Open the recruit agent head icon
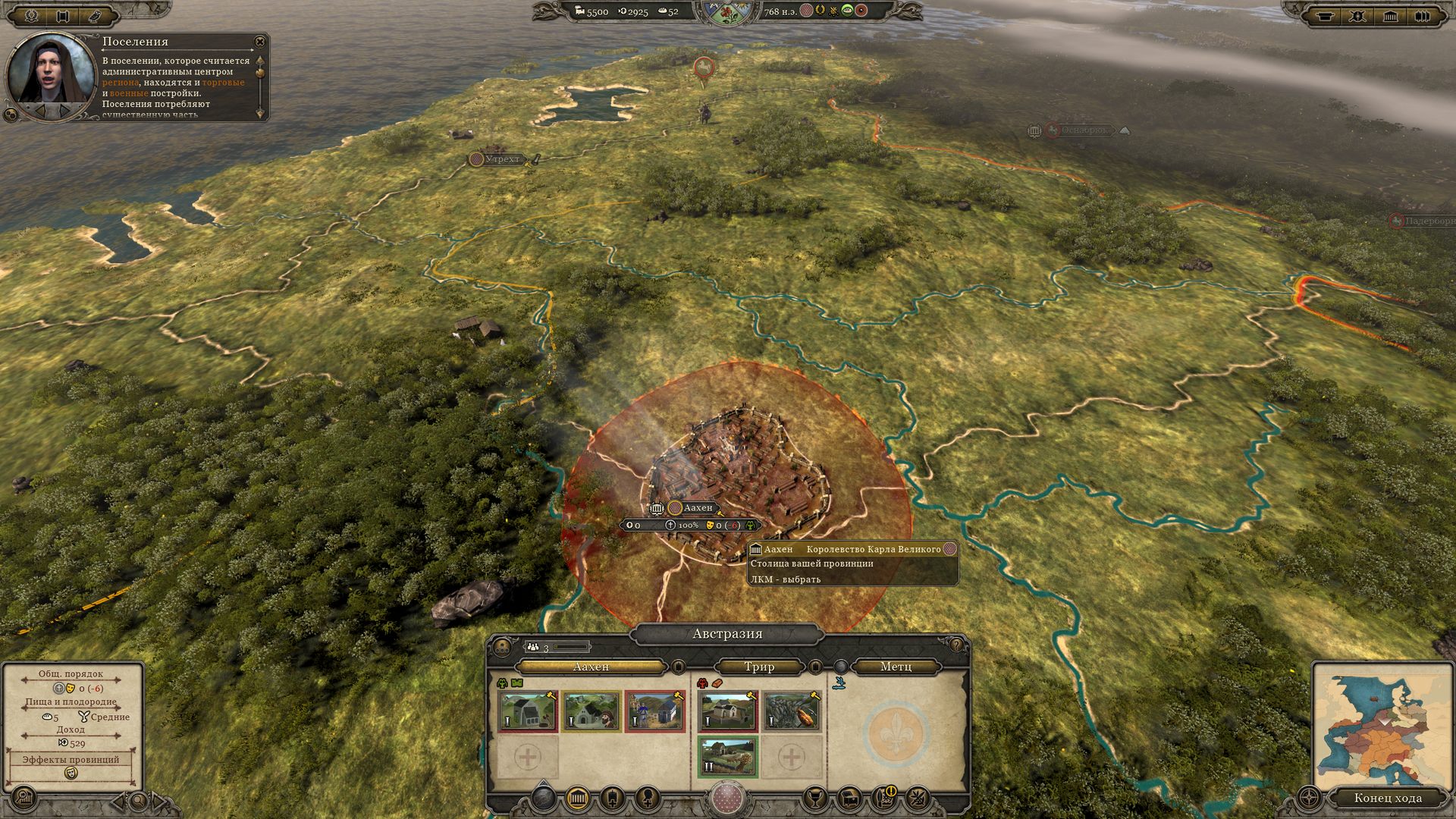Viewport: 1456px width, 819px height. point(647,798)
